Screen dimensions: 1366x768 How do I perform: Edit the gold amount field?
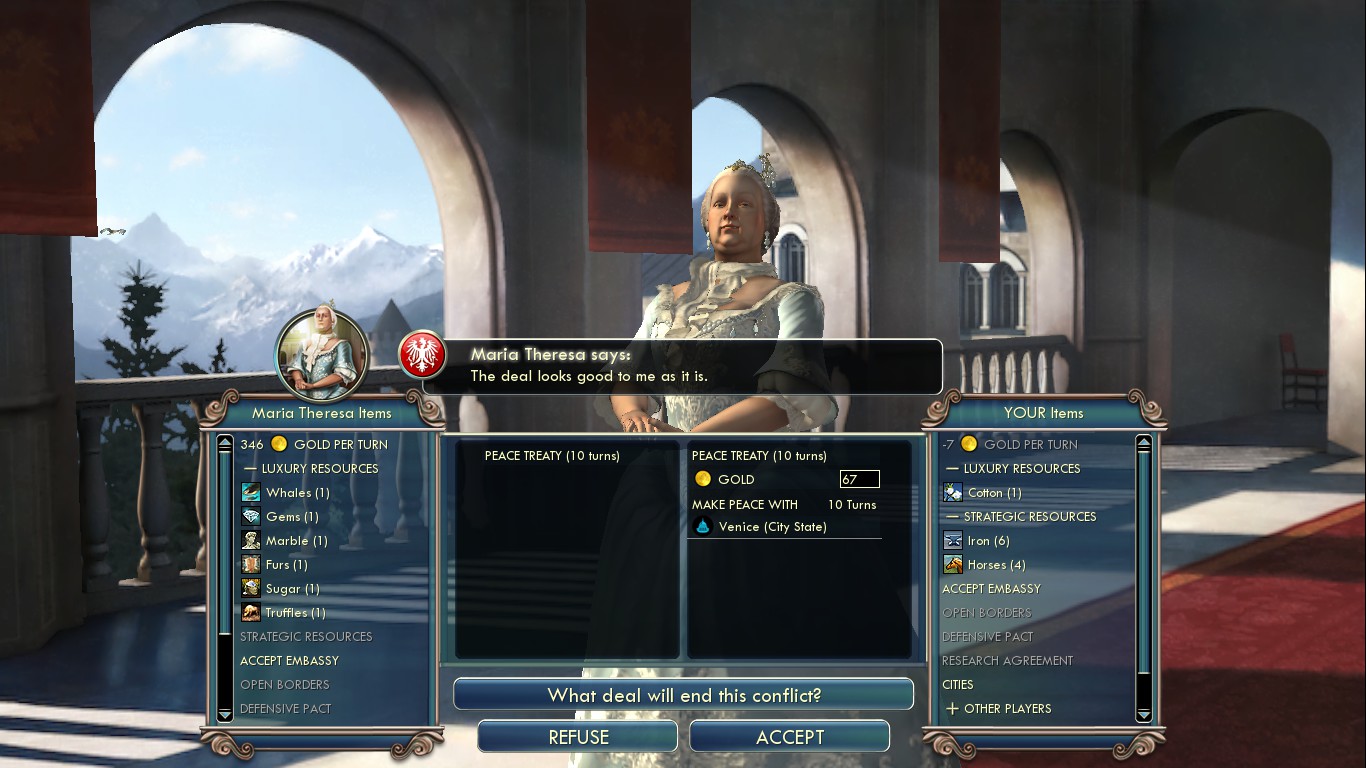(859, 479)
